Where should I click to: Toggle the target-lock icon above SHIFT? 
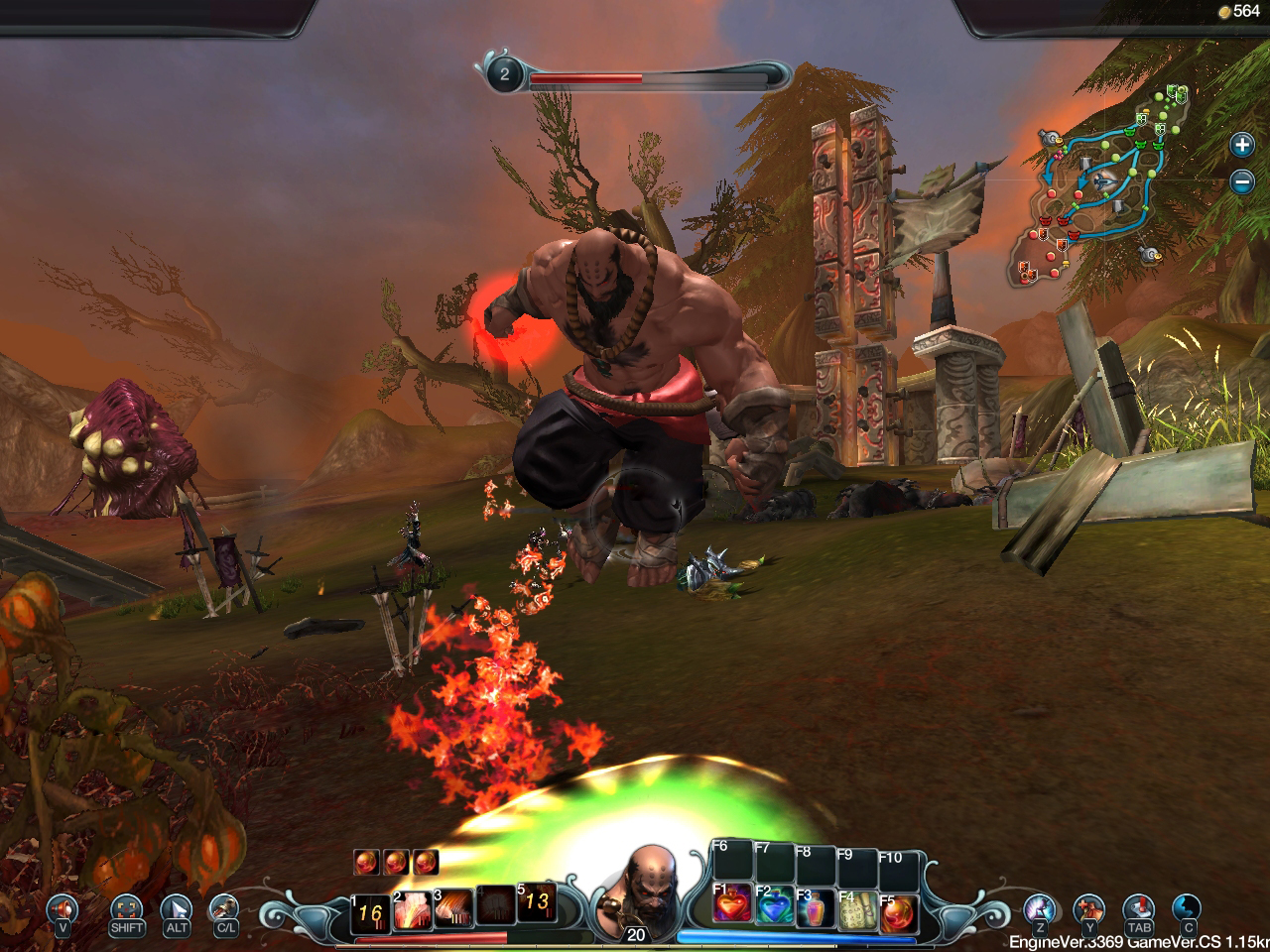(127, 906)
